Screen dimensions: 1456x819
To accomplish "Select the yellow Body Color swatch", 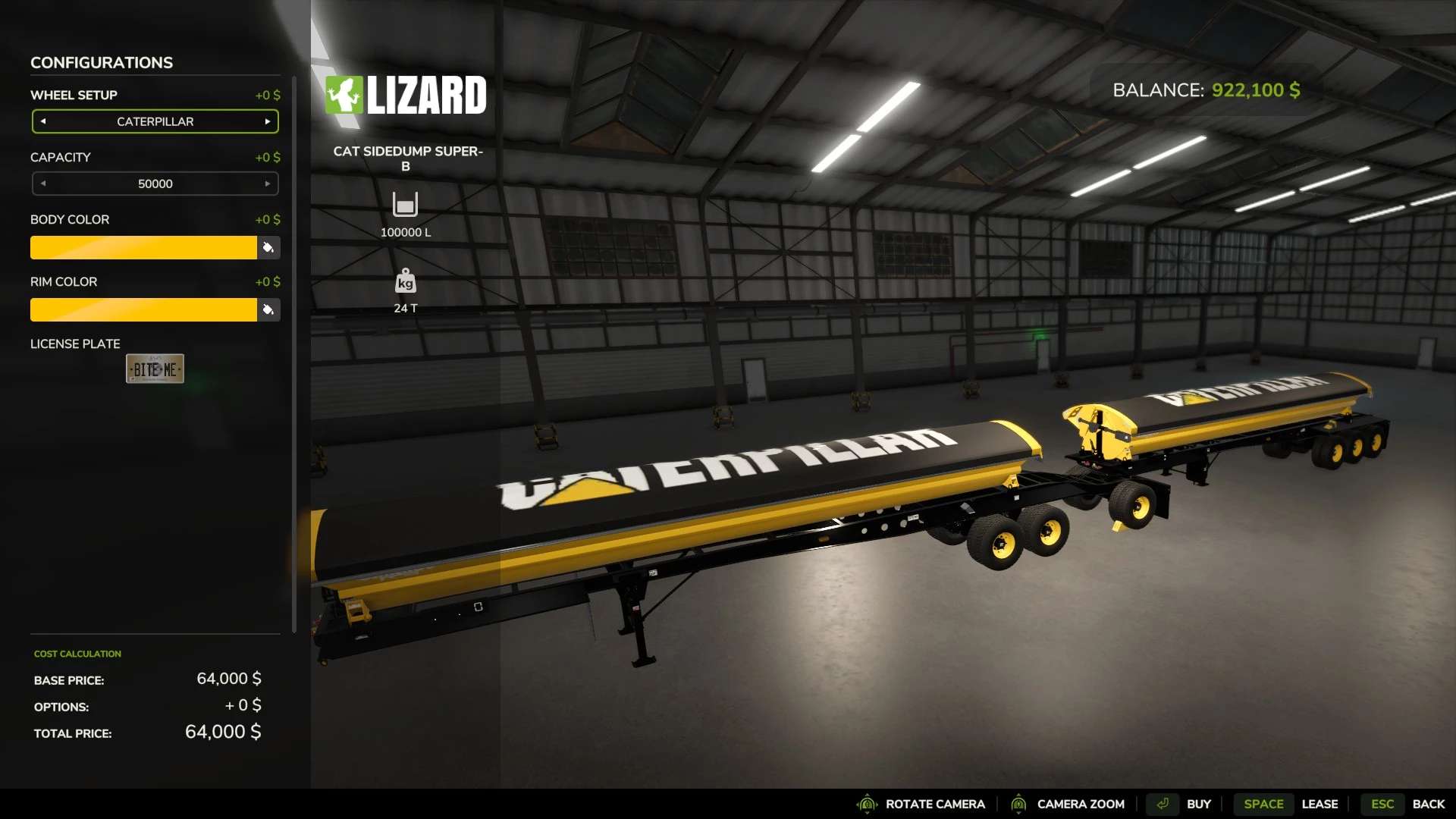I will pyautogui.click(x=144, y=247).
